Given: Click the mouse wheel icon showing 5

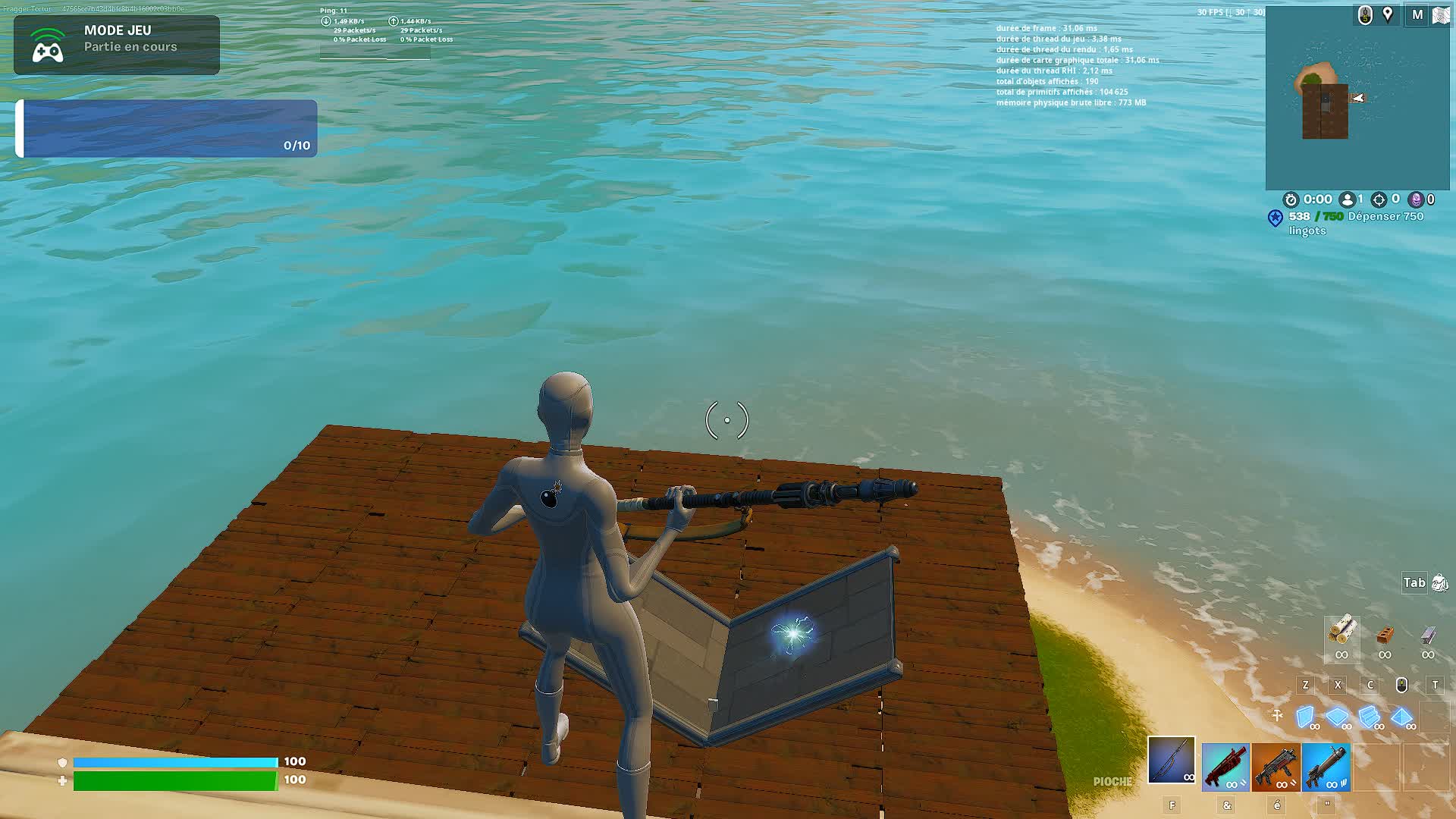Looking at the screenshot, I should tap(1365, 14).
